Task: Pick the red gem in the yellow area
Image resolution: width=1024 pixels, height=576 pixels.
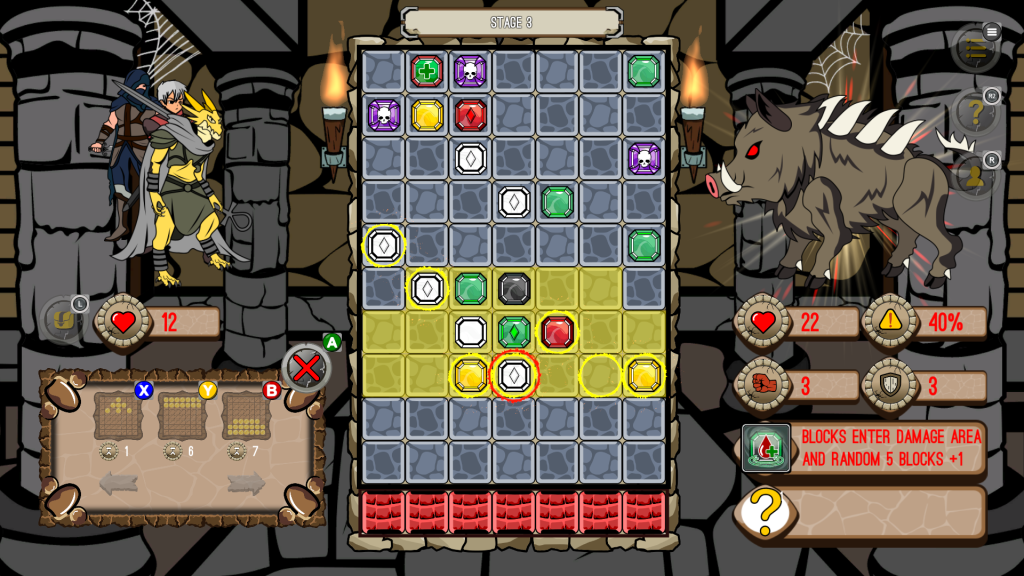Action: coord(557,331)
